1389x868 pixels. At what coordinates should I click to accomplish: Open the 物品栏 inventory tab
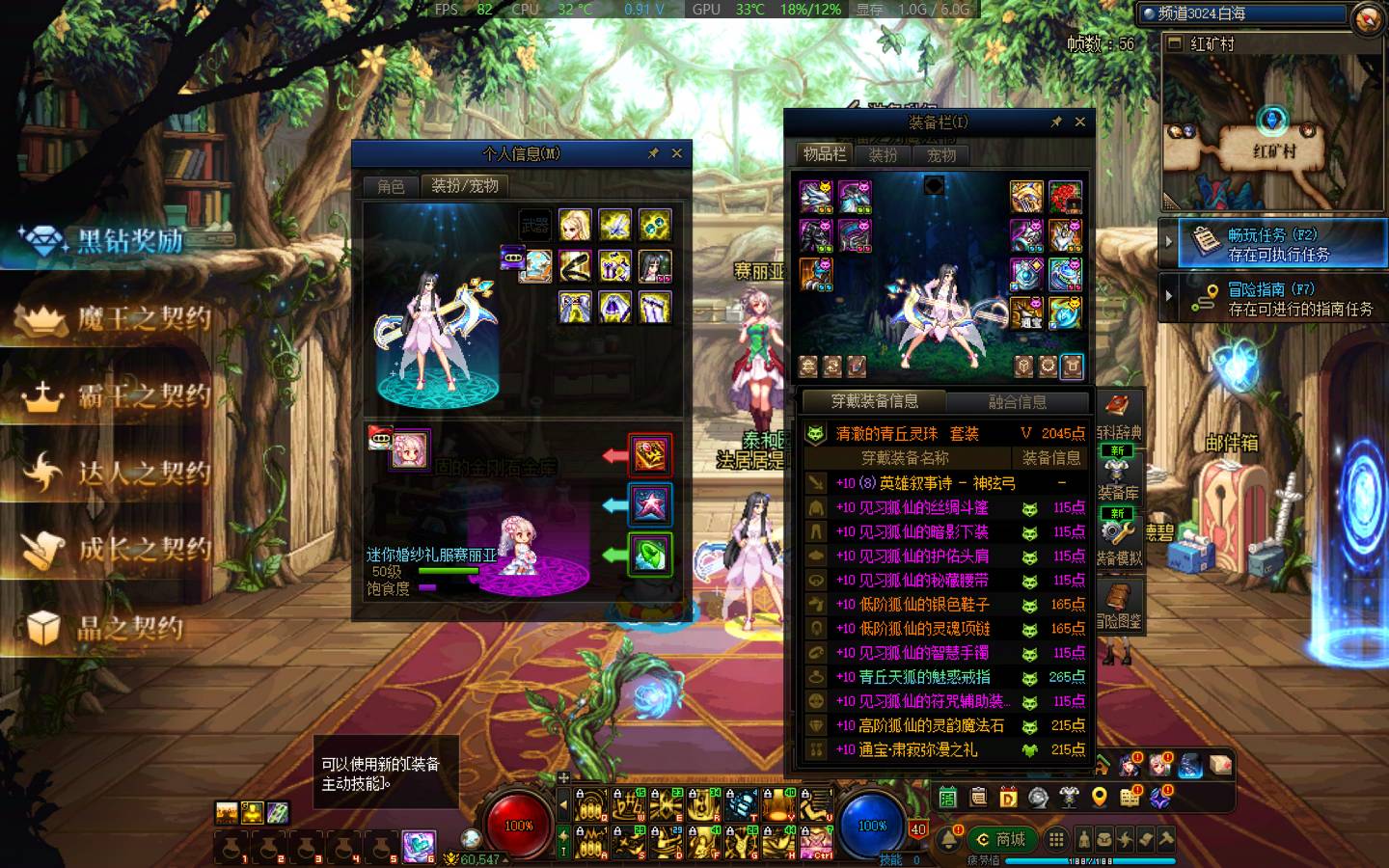825,154
